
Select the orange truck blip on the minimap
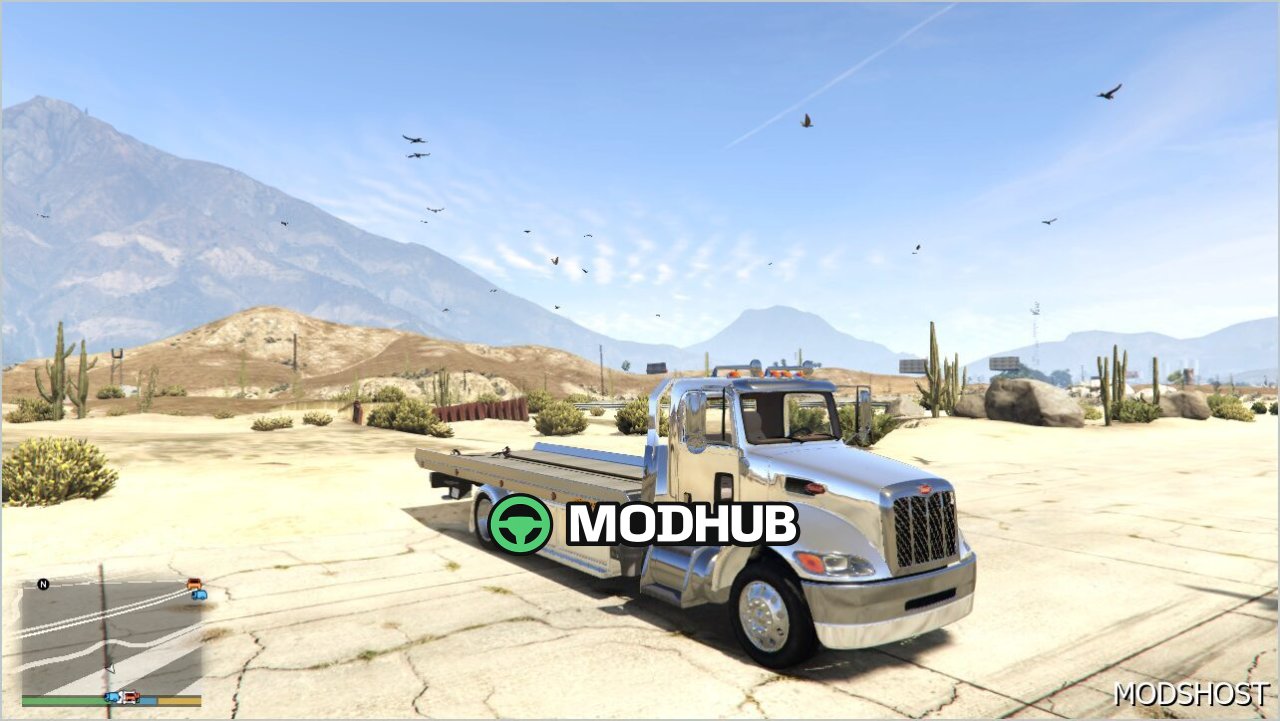(x=195, y=583)
